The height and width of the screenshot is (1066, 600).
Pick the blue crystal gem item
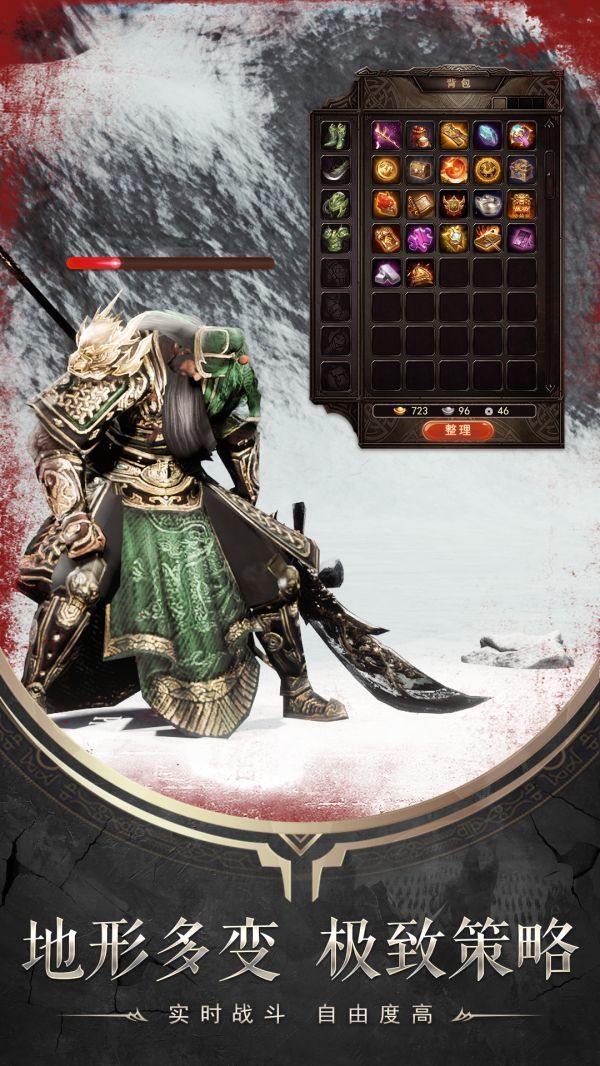pyautogui.click(x=487, y=135)
